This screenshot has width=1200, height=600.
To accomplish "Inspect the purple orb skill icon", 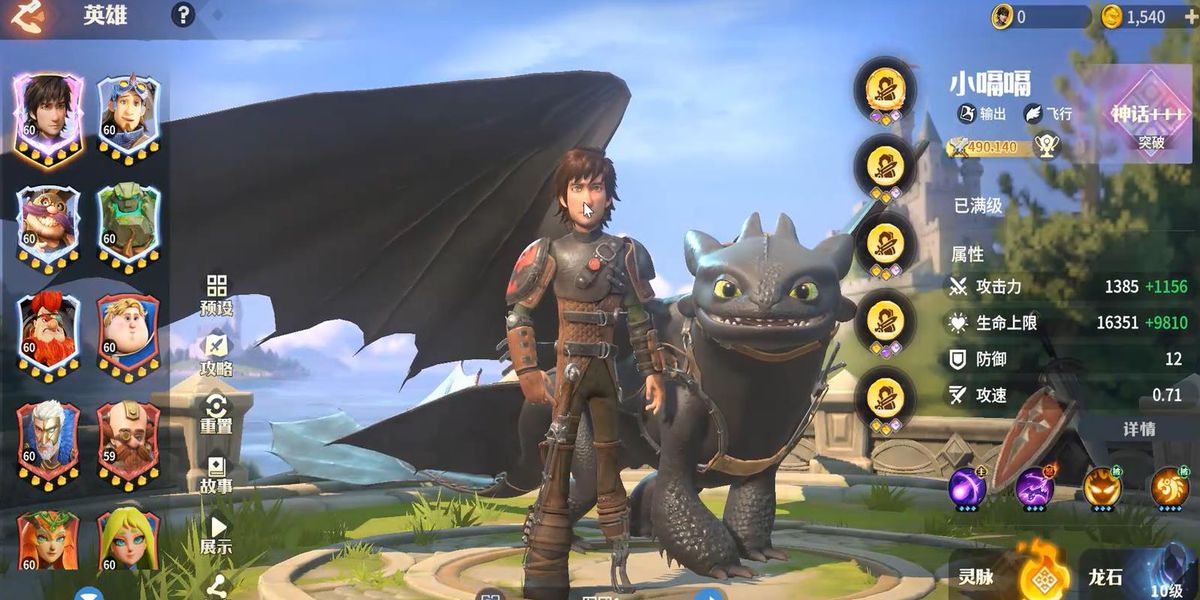I will pyautogui.click(x=967, y=487).
